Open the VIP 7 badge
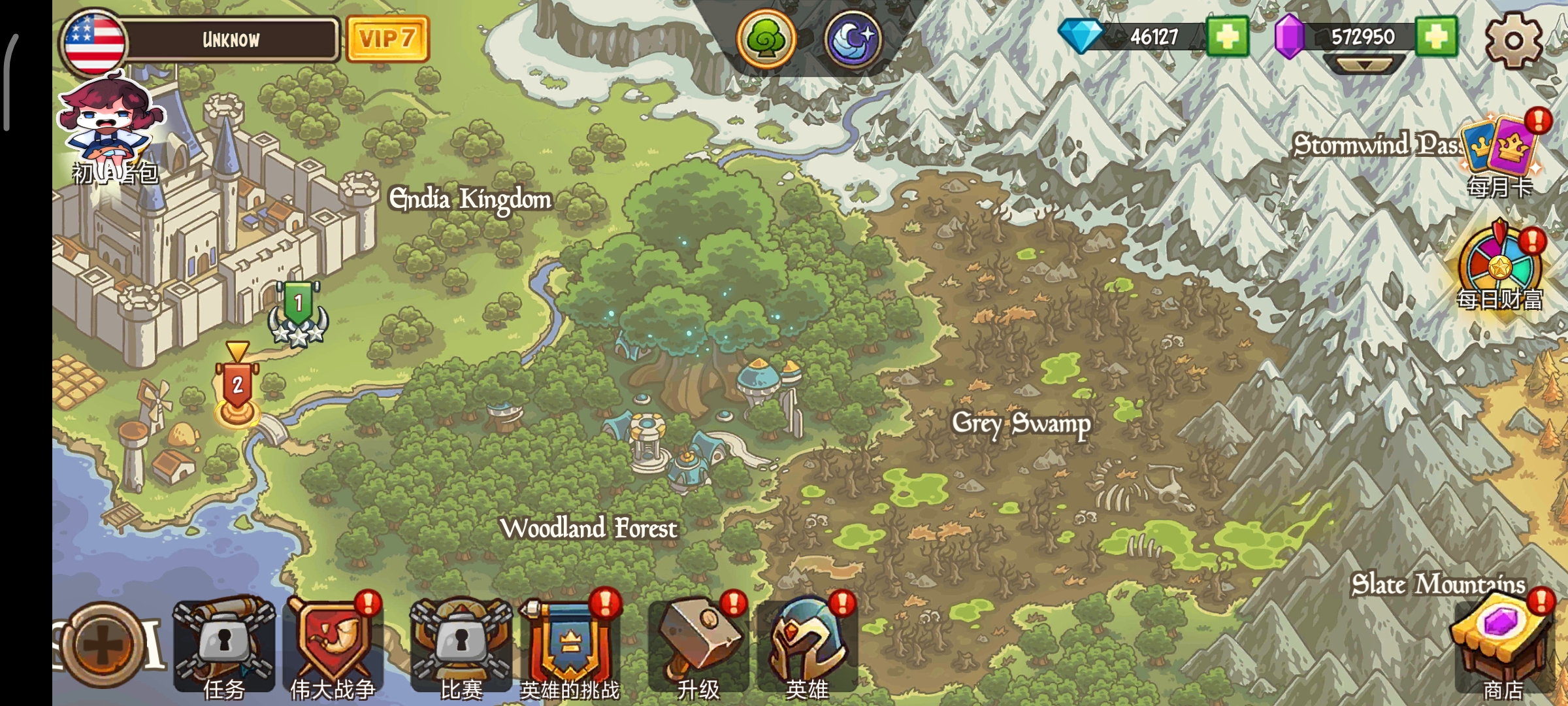The height and width of the screenshot is (706, 1568). click(x=387, y=39)
